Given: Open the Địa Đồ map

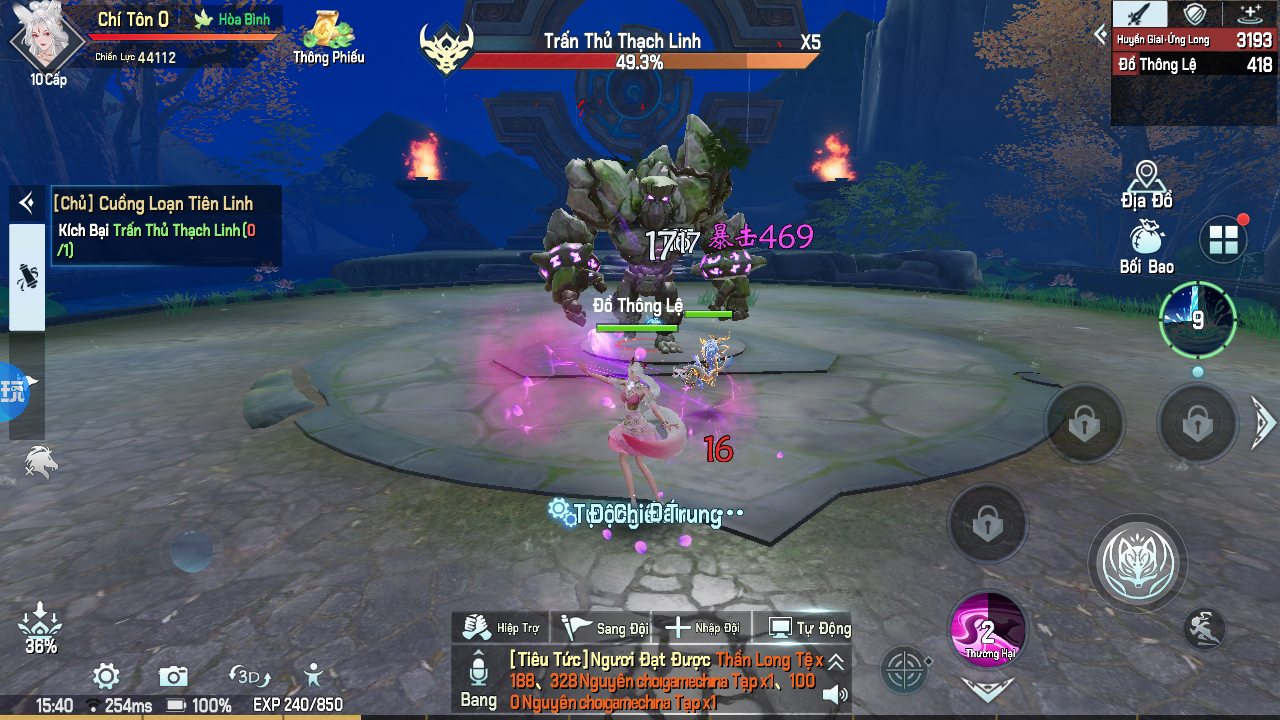Looking at the screenshot, I should 1146,186.
